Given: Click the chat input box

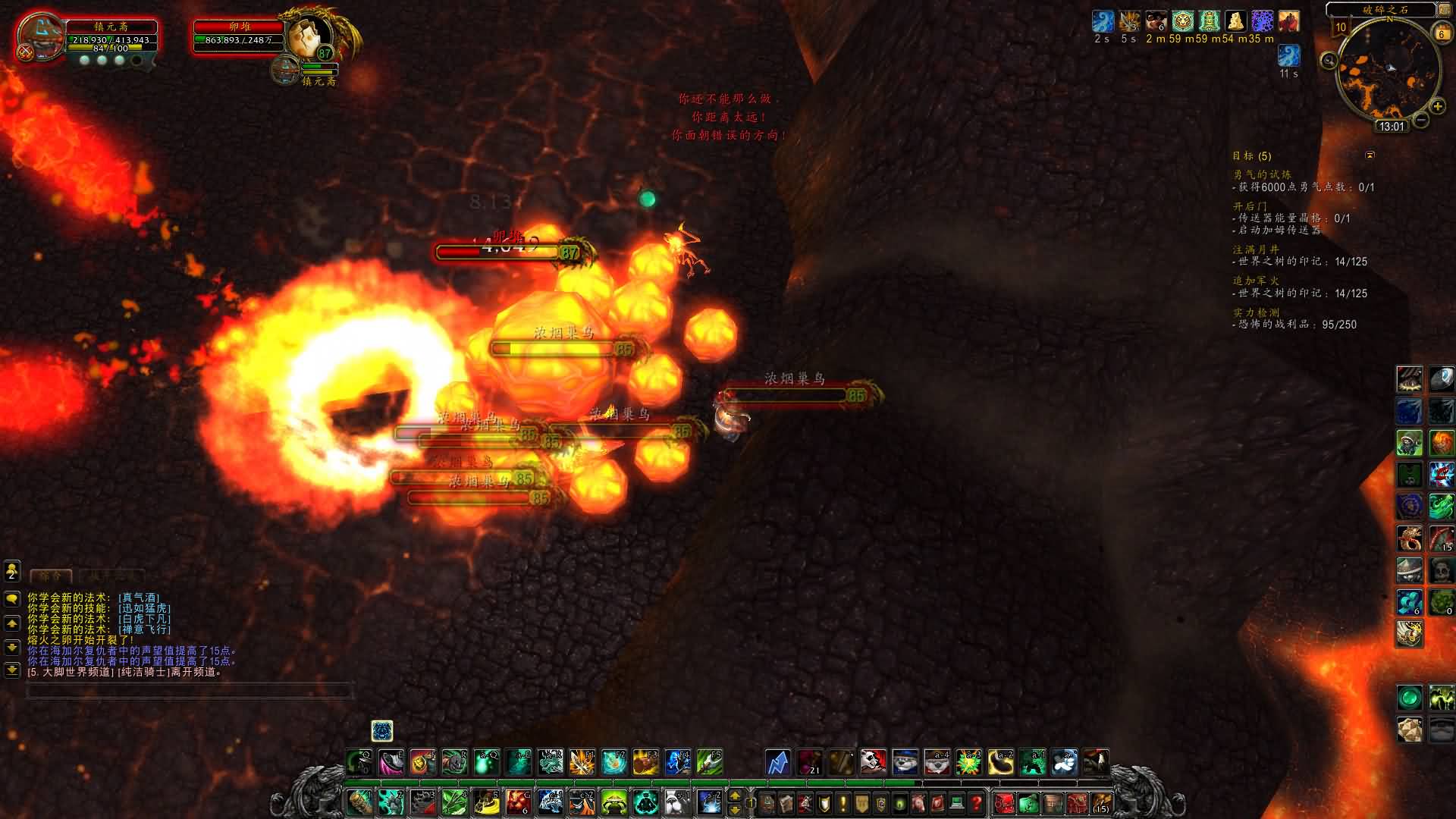Looking at the screenshot, I should pos(190,691).
